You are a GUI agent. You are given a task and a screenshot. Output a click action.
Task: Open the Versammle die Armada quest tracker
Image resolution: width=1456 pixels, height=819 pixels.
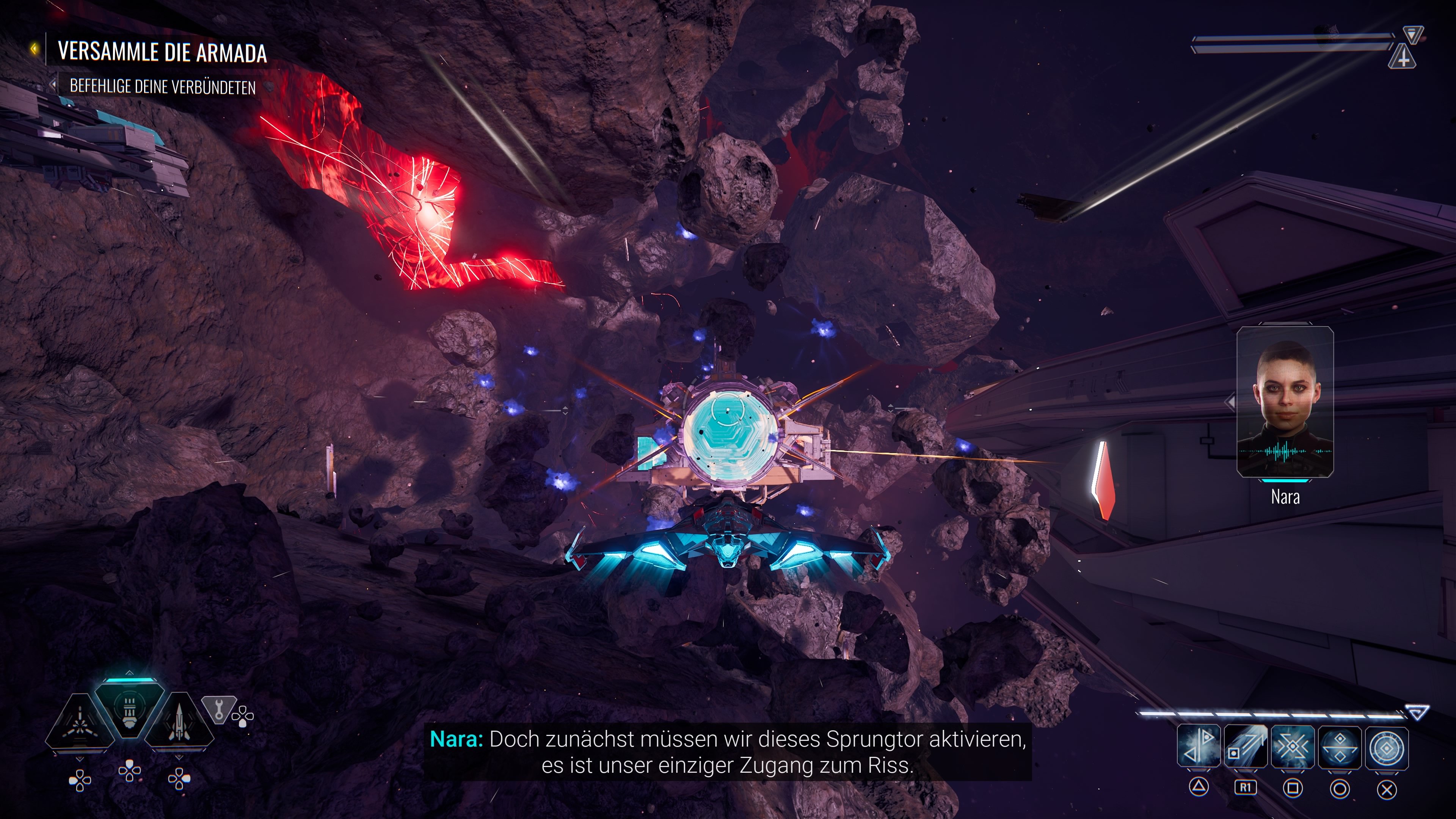(162, 52)
